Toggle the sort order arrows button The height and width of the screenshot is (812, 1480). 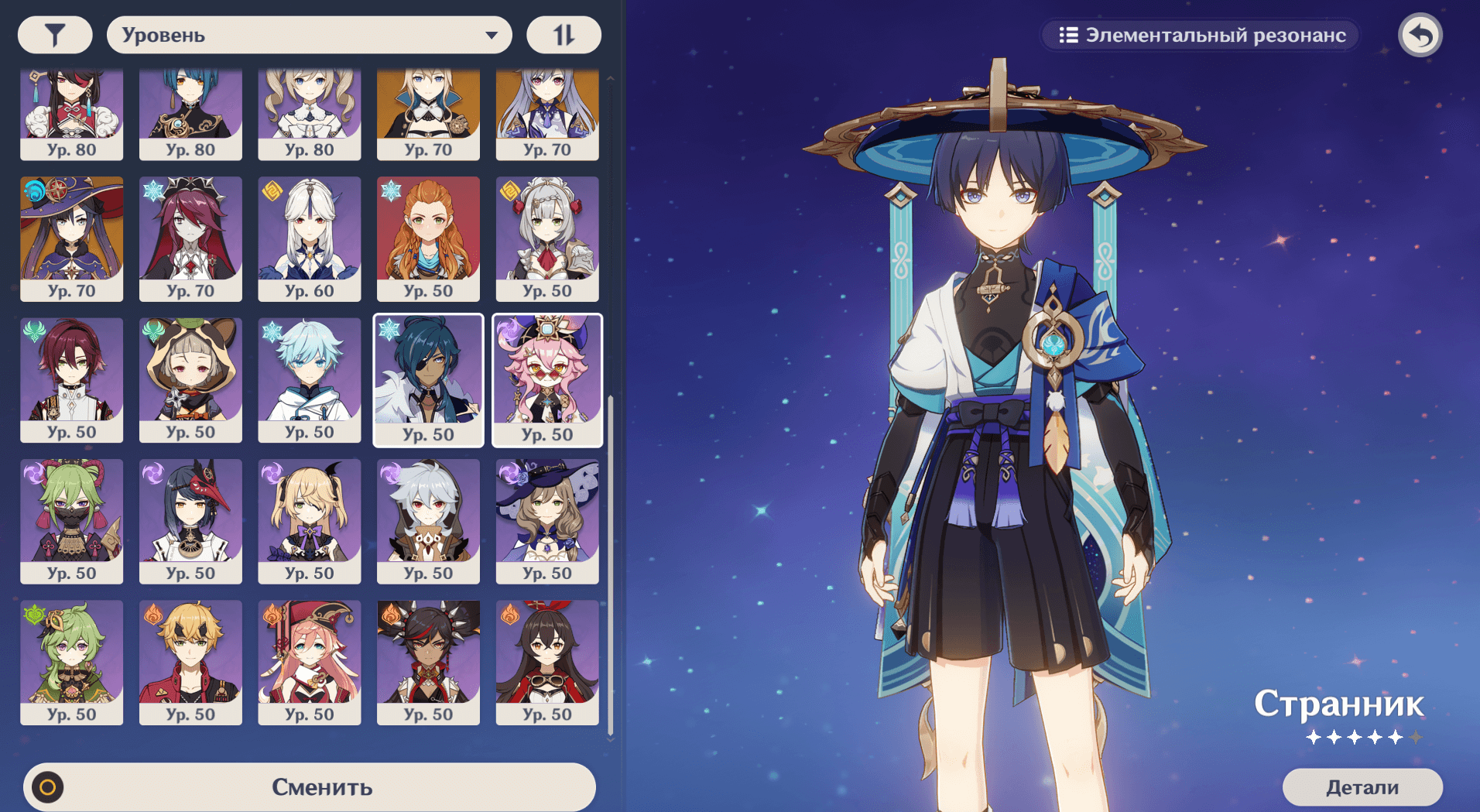point(564,35)
